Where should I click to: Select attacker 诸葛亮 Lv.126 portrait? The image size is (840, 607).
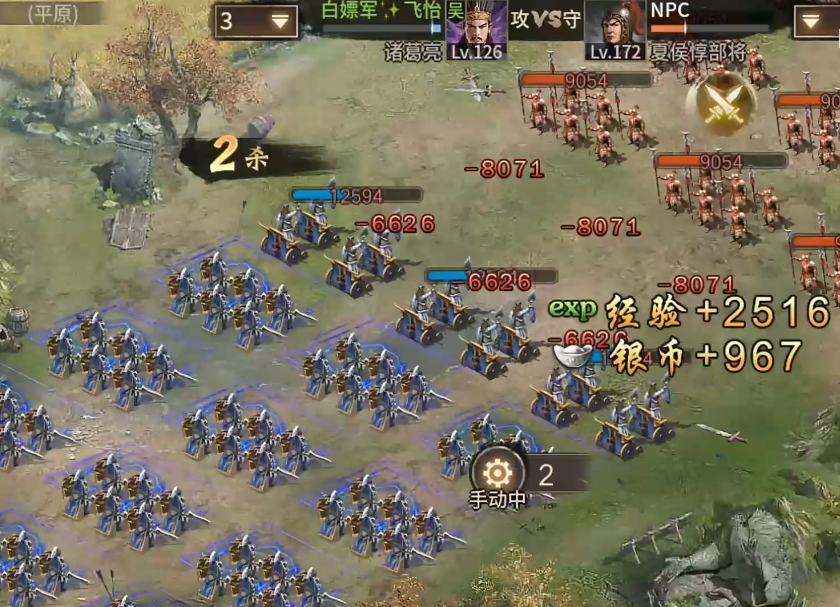pyautogui.click(x=476, y=26)
